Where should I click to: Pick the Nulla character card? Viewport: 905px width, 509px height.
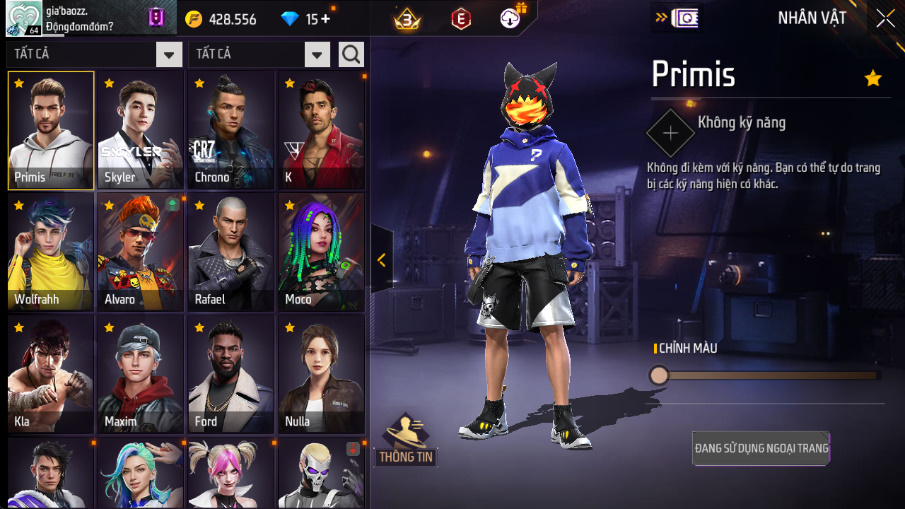(x=320, y=374)
